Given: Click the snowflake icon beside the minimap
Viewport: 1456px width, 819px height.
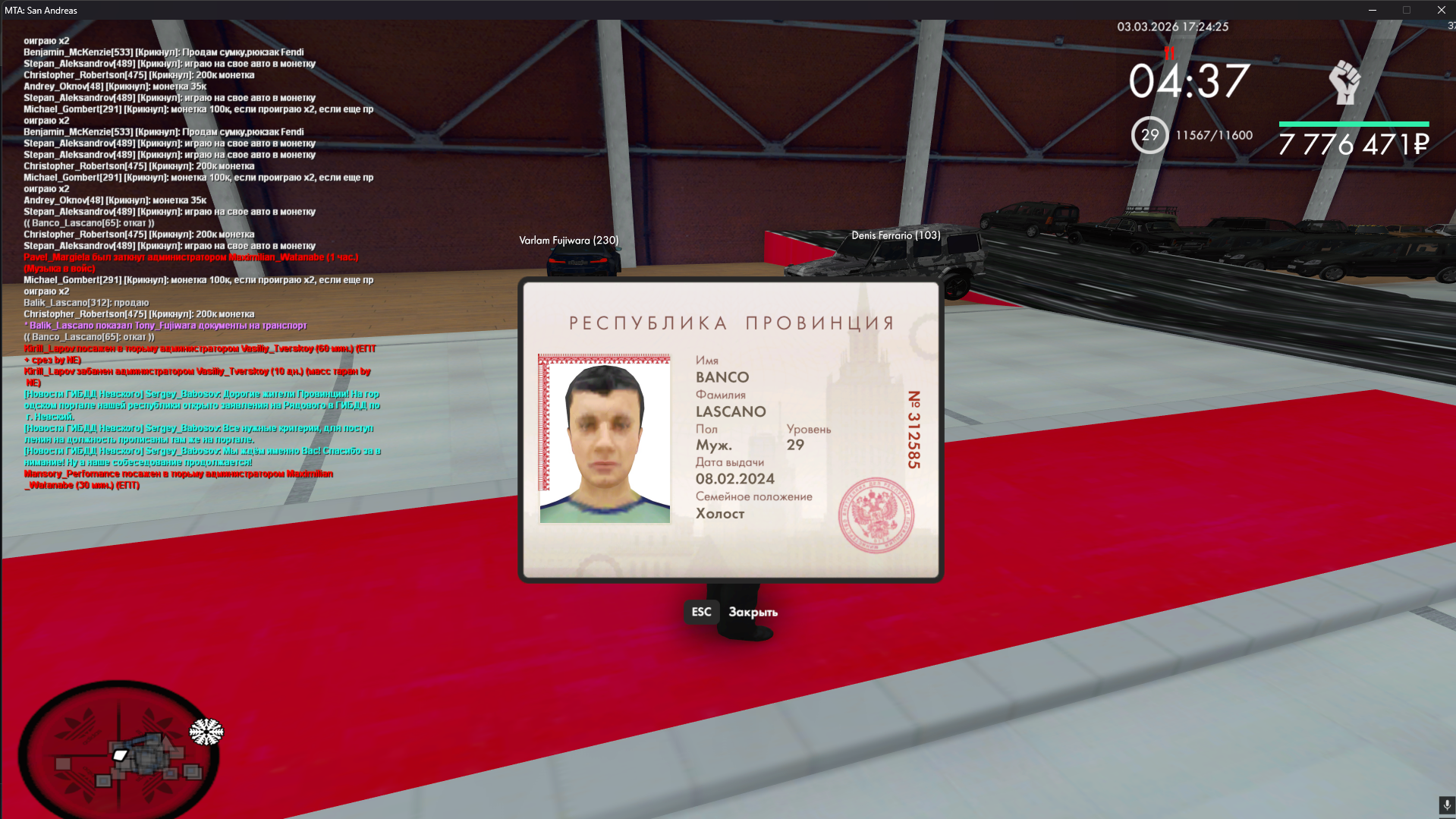Looking at the screenshot, I should click(x=206, y=732).
